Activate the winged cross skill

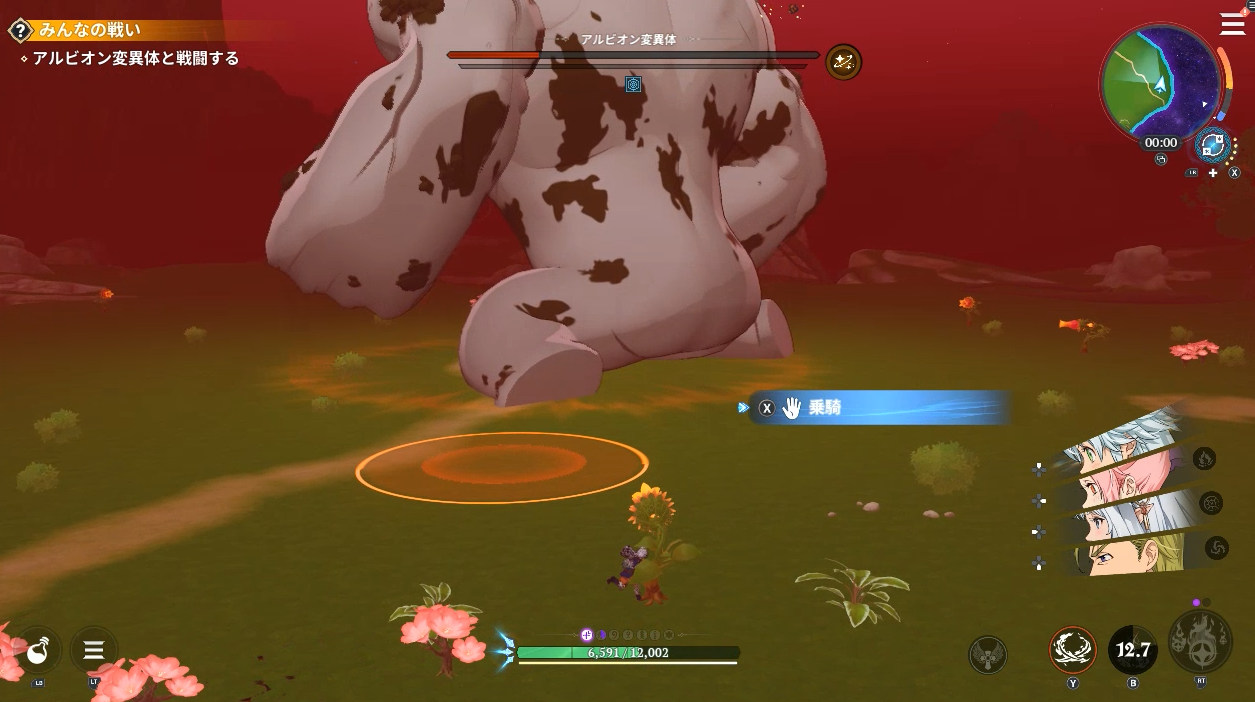(x=988, y=655)
